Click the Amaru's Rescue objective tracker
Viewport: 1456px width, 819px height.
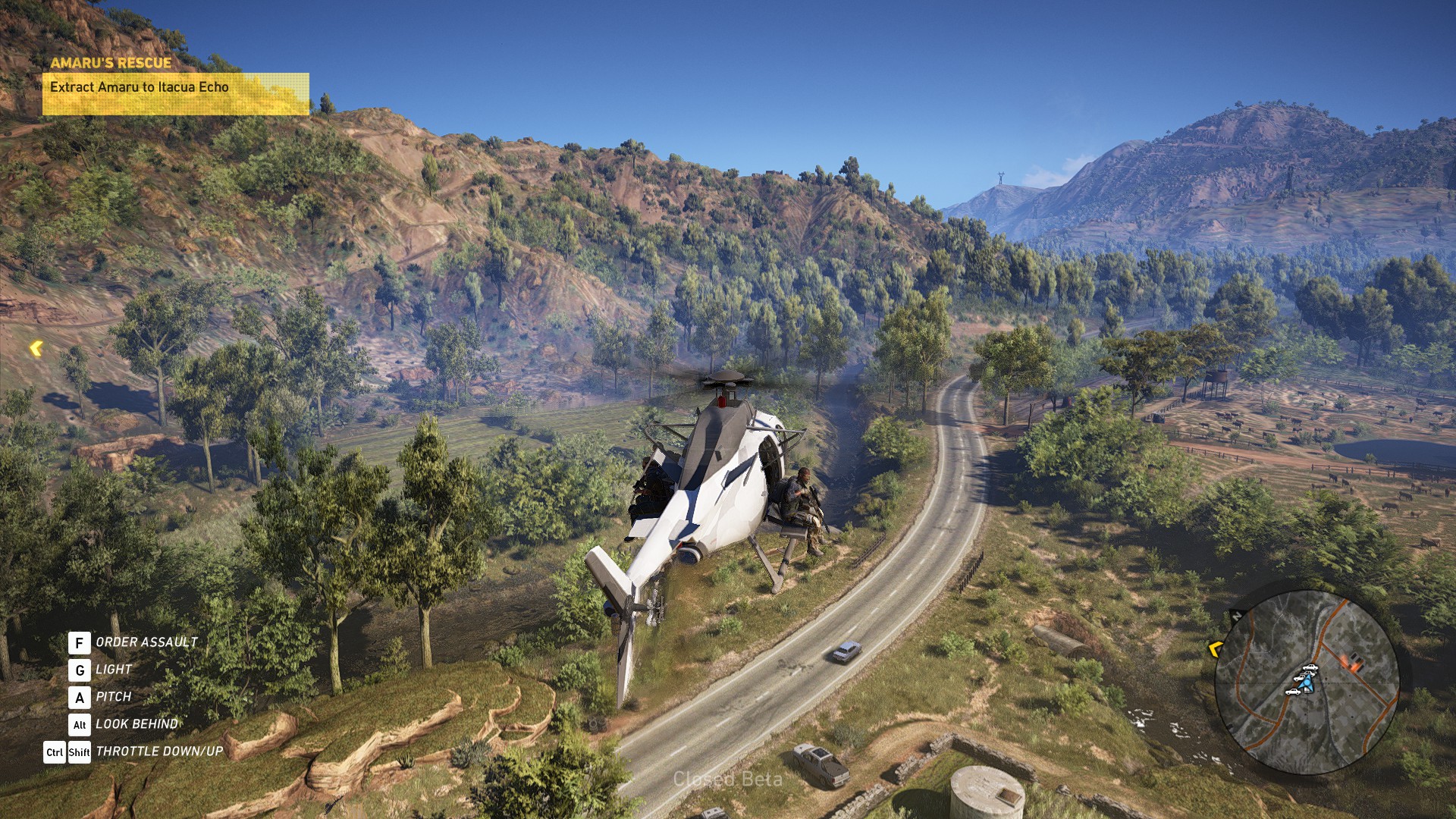pos(175,87)
